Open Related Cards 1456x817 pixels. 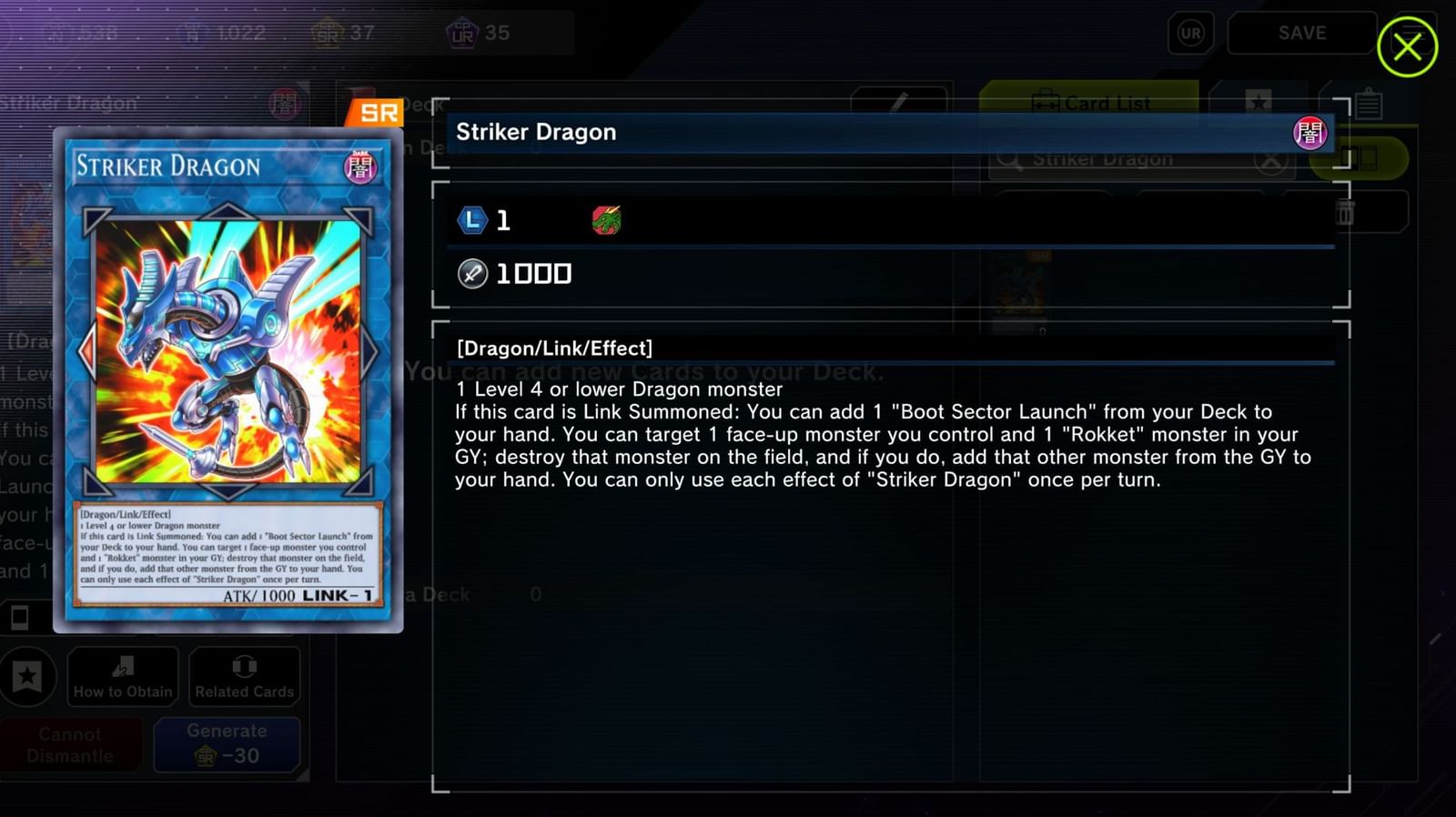pyautogui.click(x=243, y=677)
